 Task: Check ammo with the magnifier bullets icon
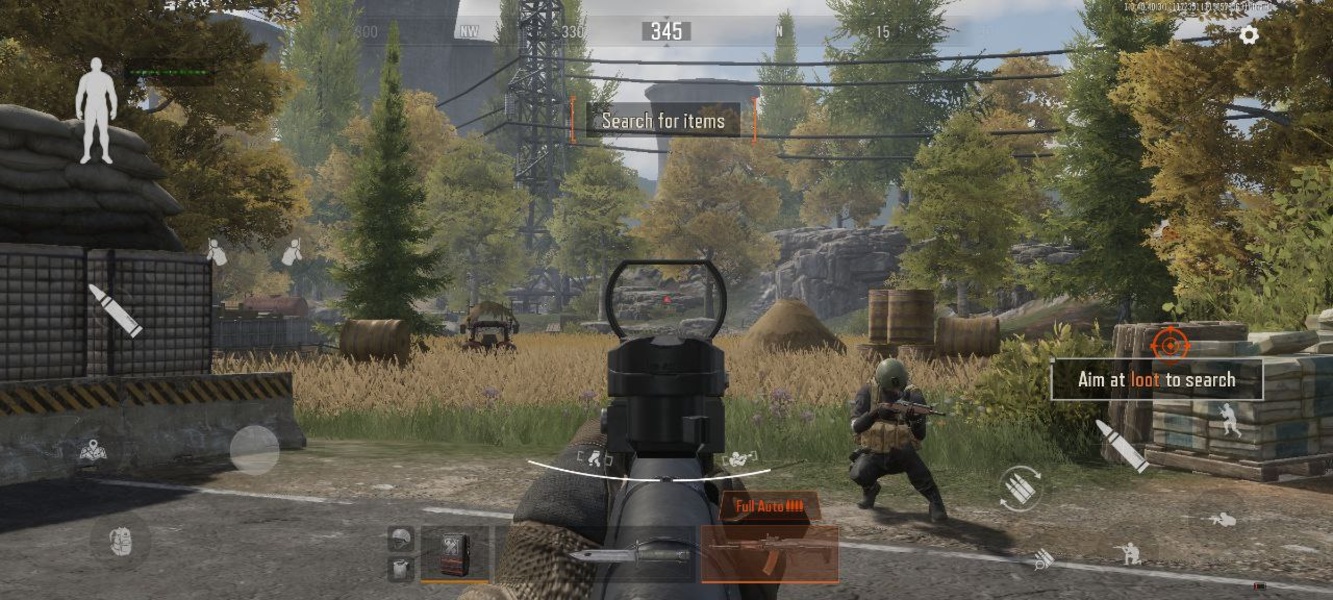point(1042,560)
